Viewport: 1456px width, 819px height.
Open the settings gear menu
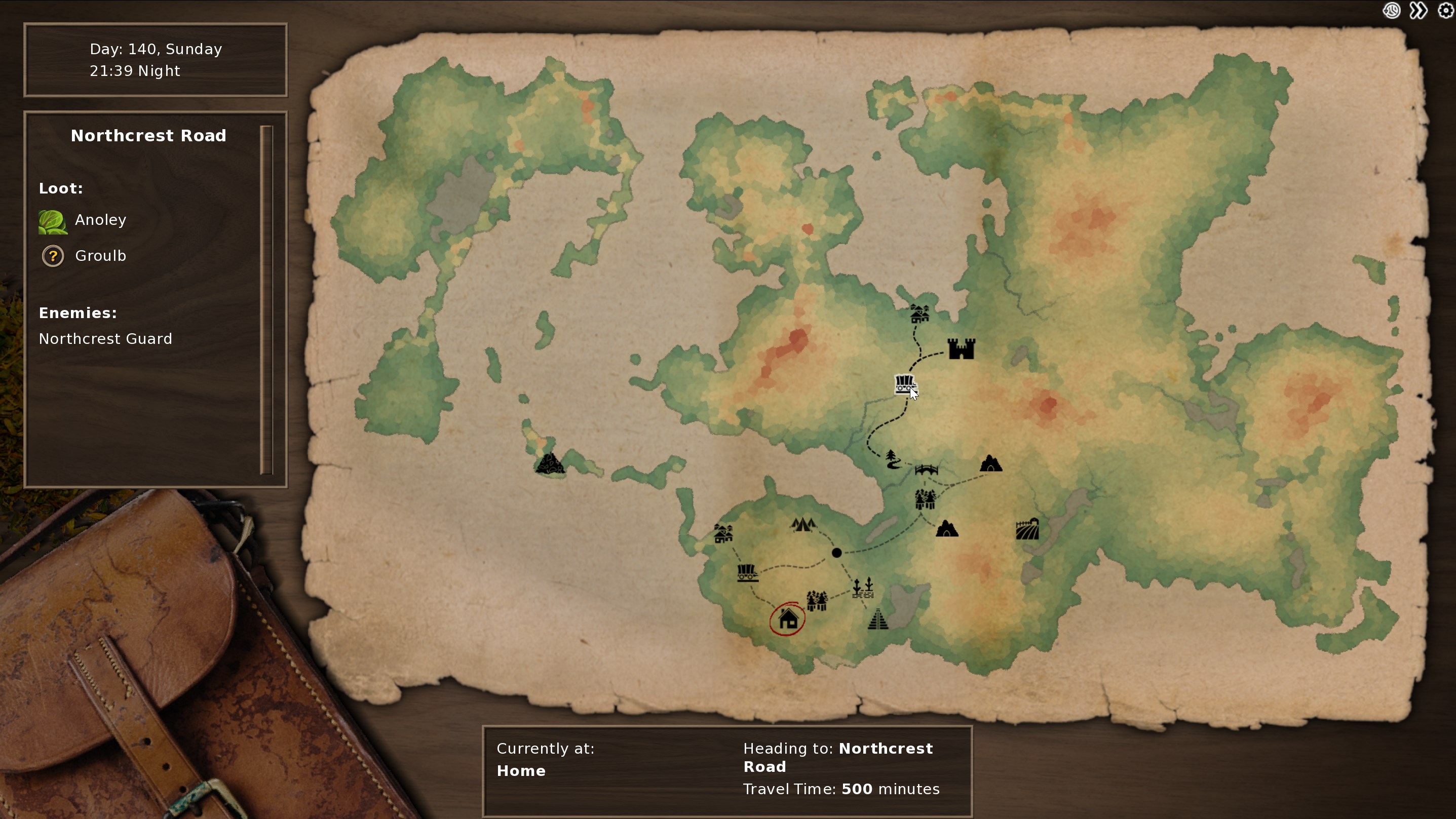[1445, 11]
